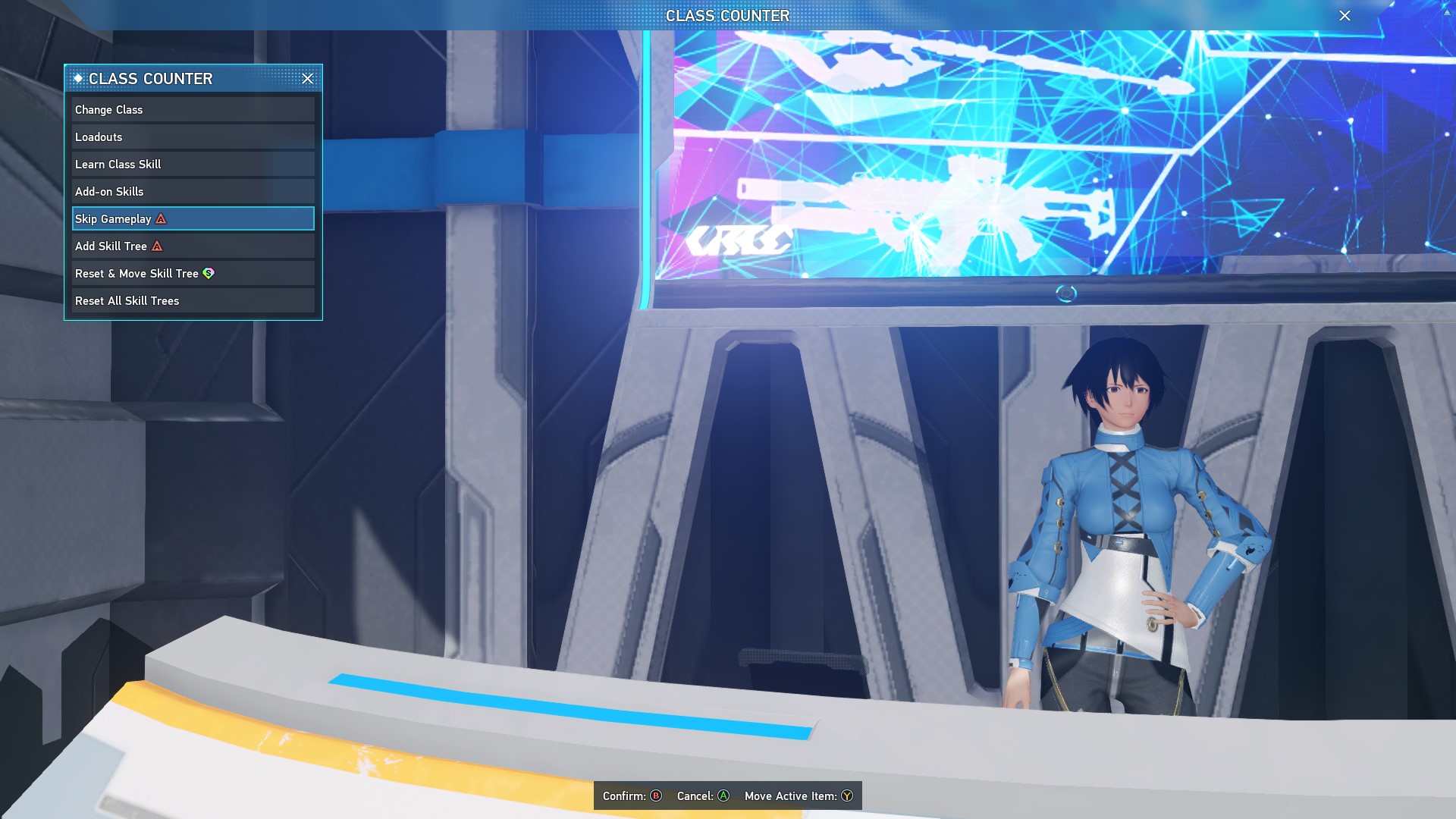
Task: Select the Loadouts option
Action: point(193,136)
